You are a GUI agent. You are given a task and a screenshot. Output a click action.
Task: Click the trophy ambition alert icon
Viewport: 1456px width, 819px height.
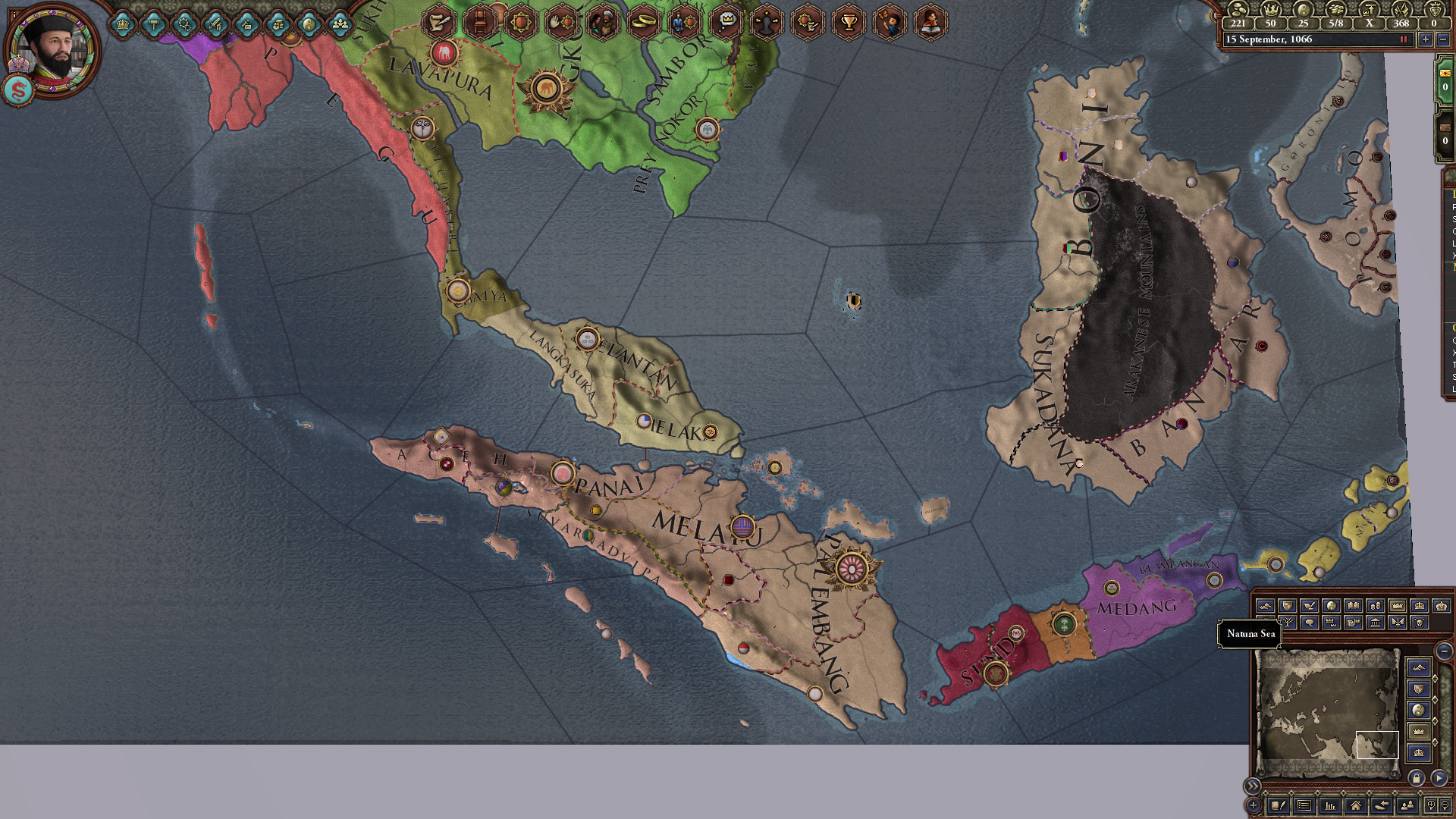coord(849,23)
